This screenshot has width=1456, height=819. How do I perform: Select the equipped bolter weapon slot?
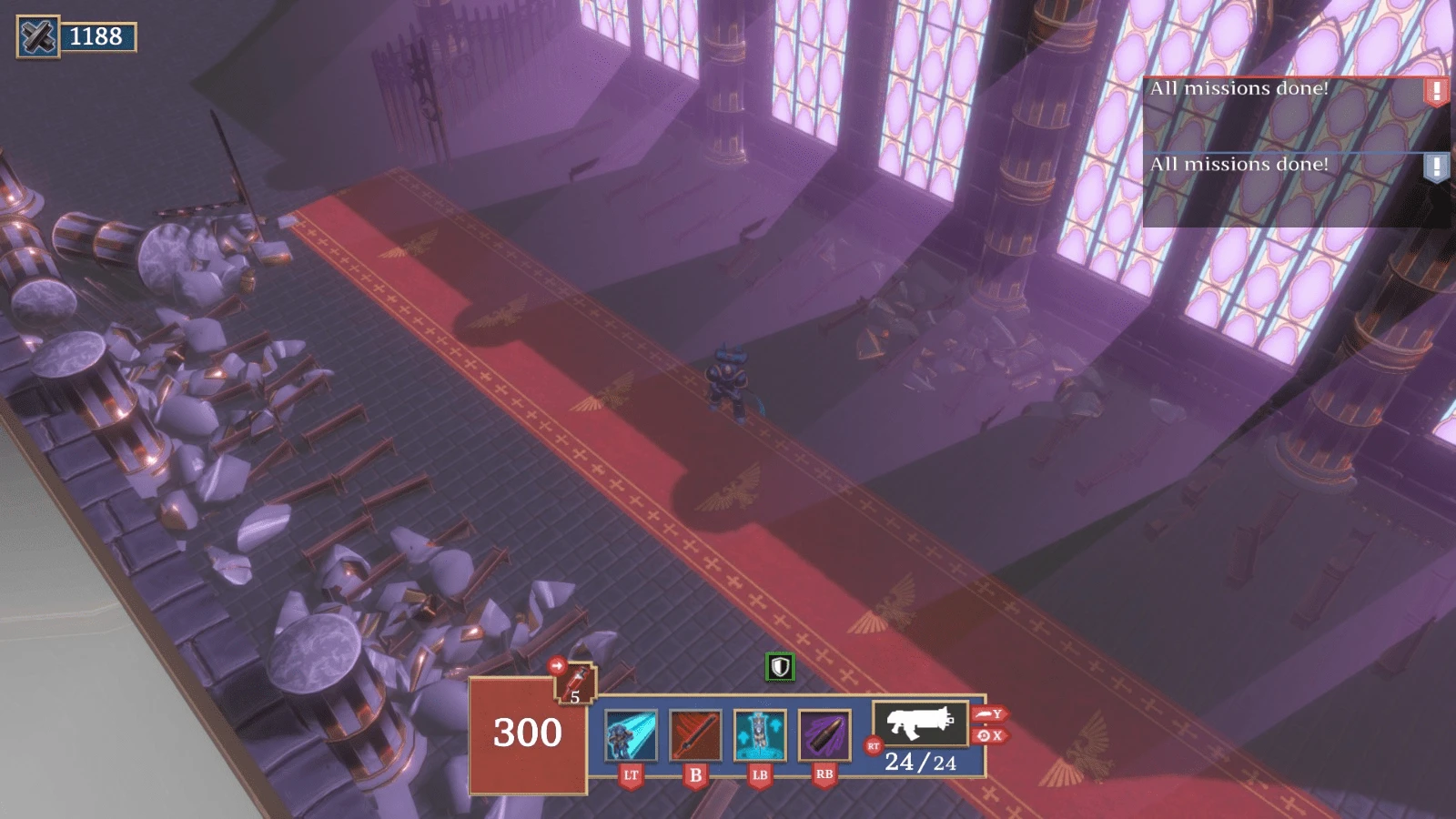click(x=920, y=723)
